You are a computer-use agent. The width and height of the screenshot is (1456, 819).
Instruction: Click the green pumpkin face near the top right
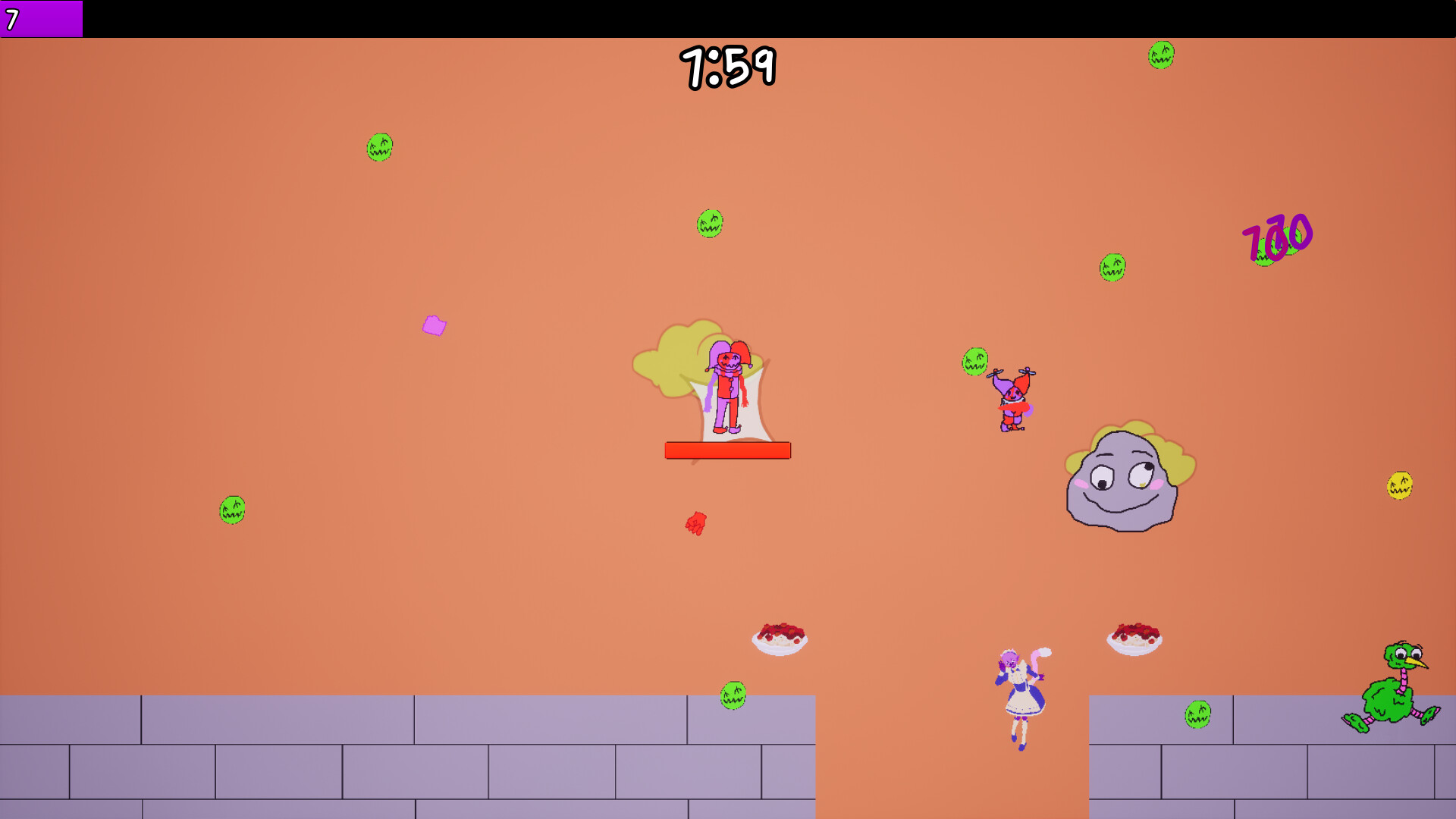tap(1160, 56)
